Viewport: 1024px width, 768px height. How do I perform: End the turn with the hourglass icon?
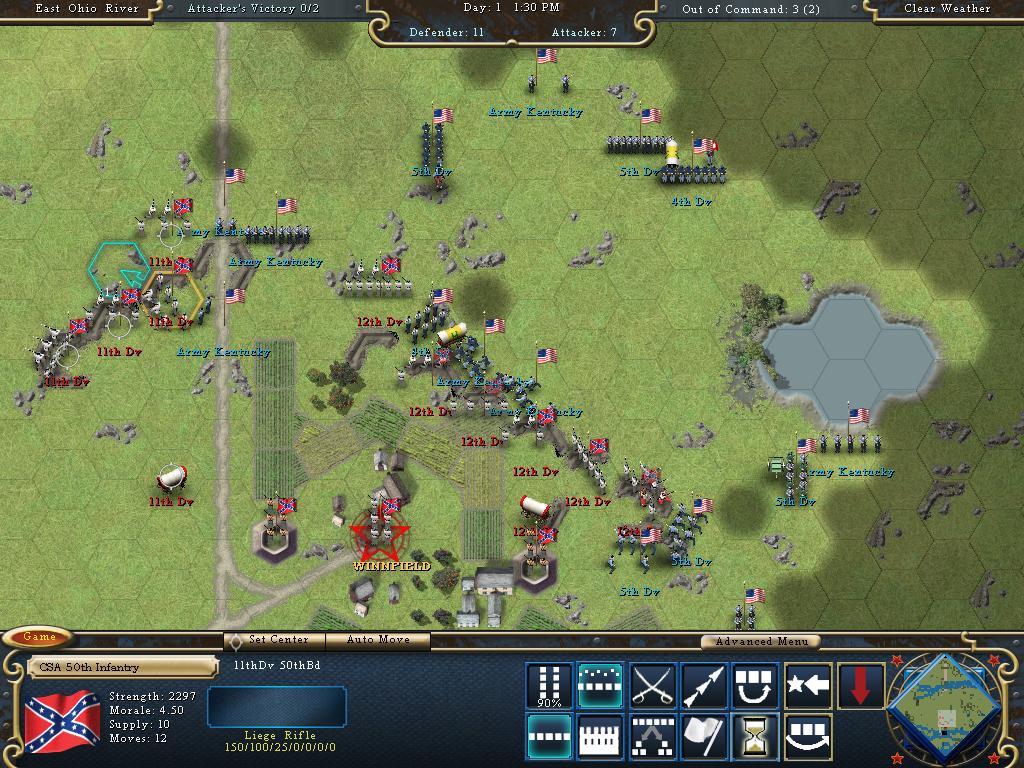pyautogui.click(x=756, y=737)
